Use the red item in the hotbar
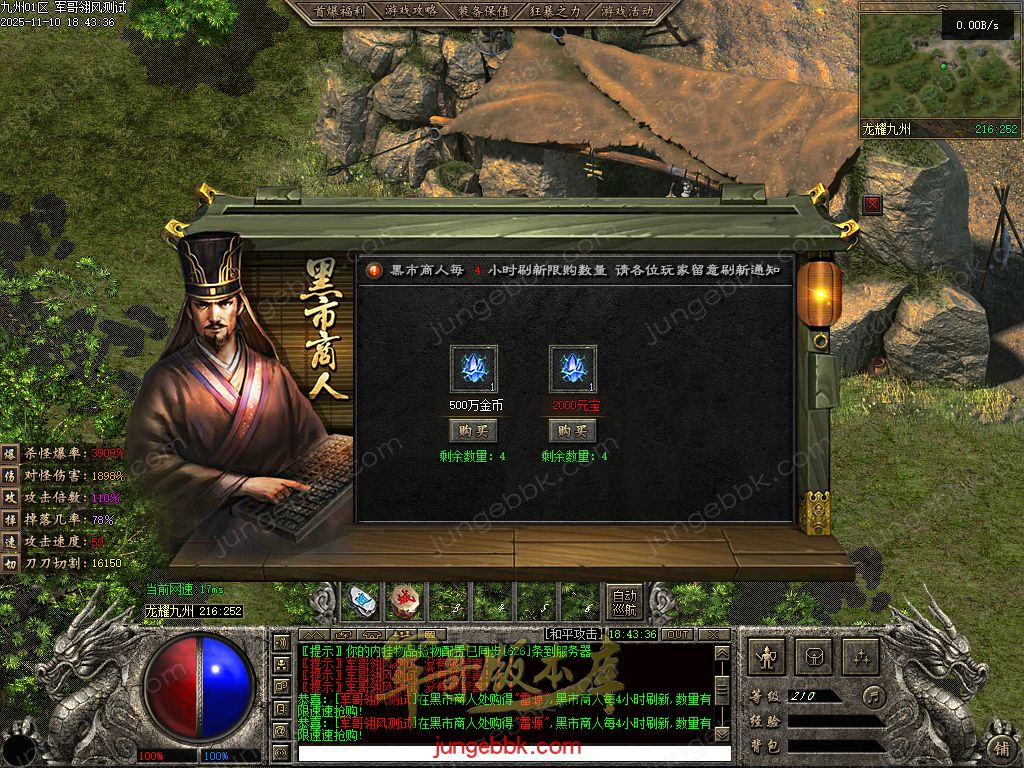 [x=404, y=601]
